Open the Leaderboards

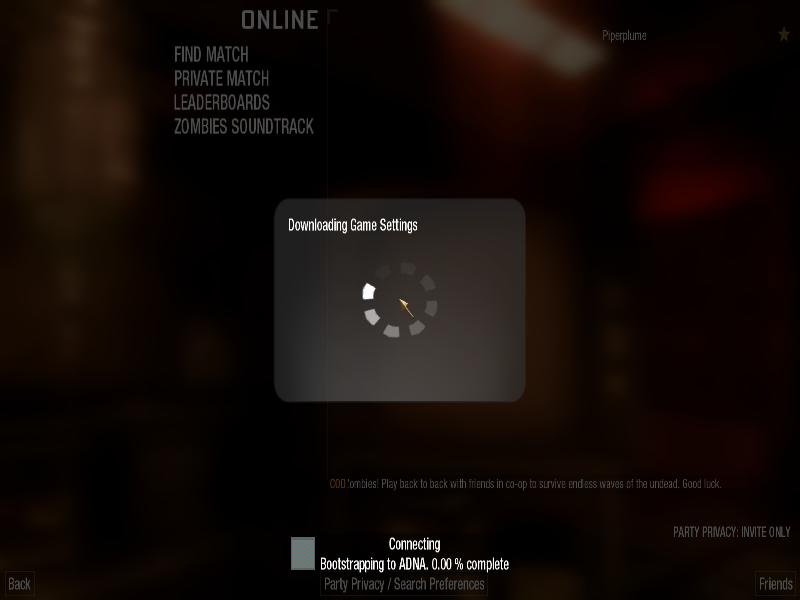click(221, 102)
